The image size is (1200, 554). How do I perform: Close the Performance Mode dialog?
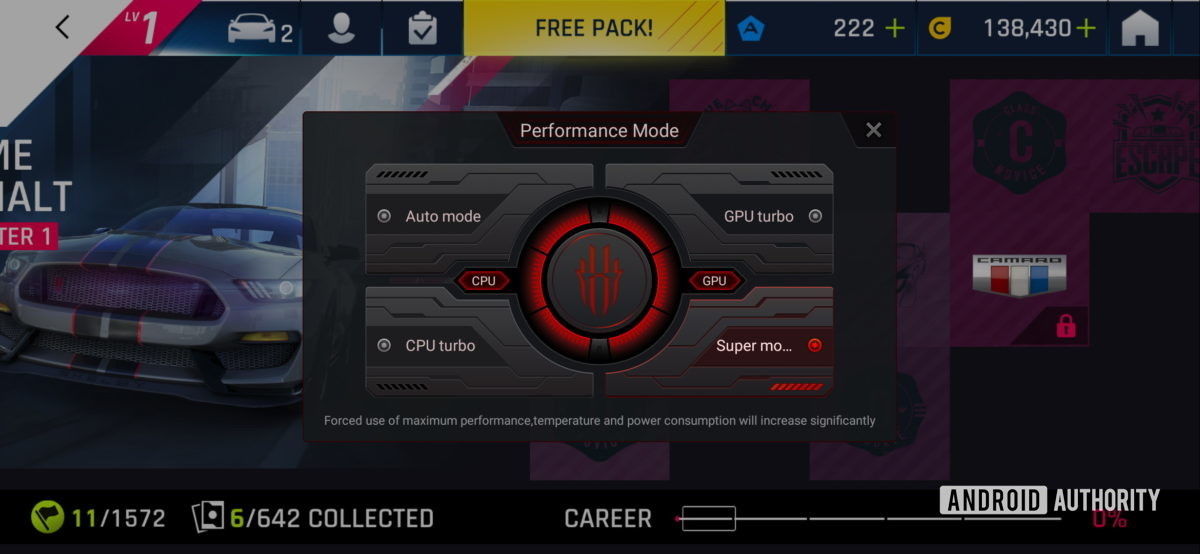tap(873, 130)
